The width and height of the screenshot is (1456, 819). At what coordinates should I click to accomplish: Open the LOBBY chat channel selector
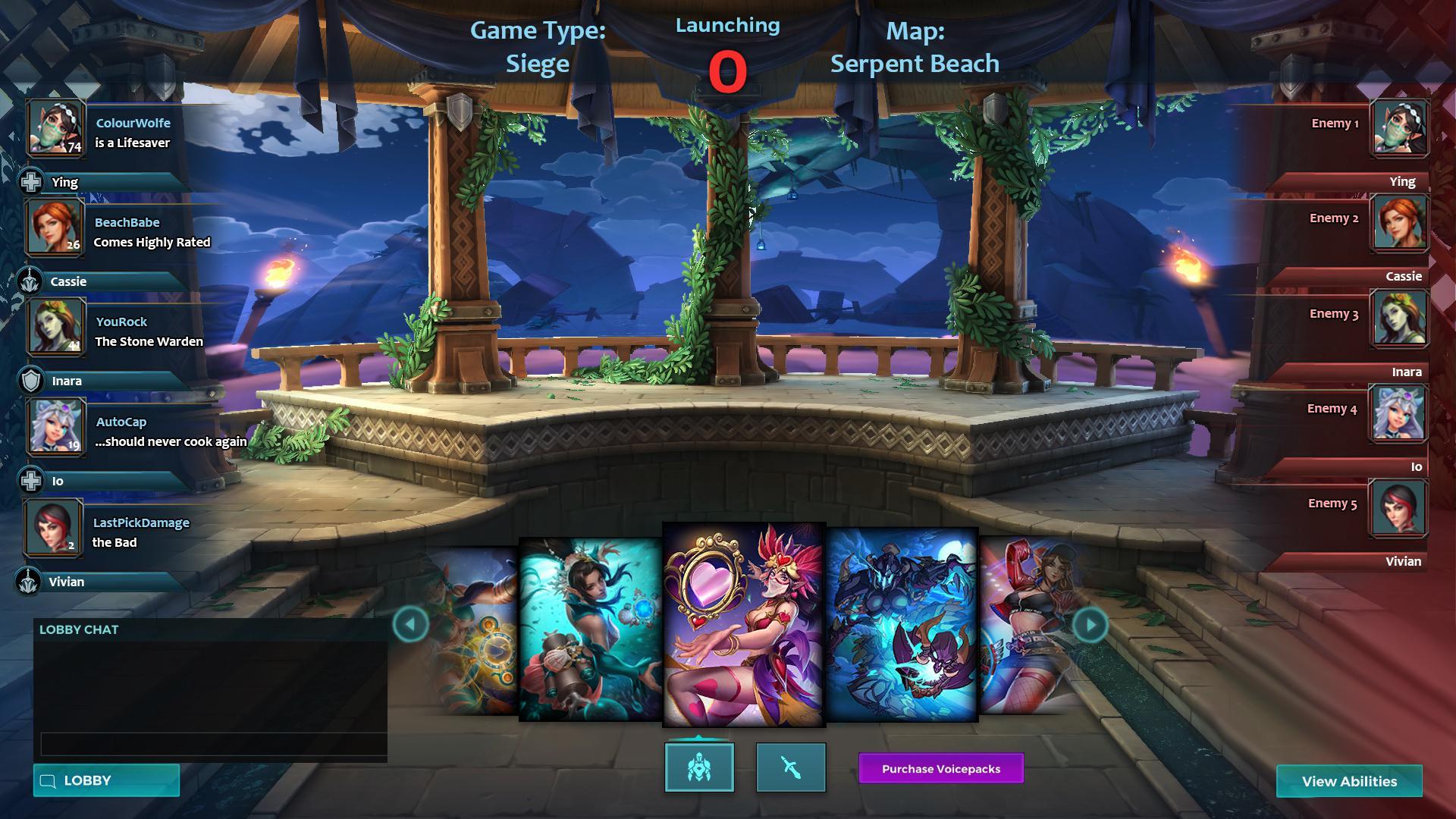[105, 780]
